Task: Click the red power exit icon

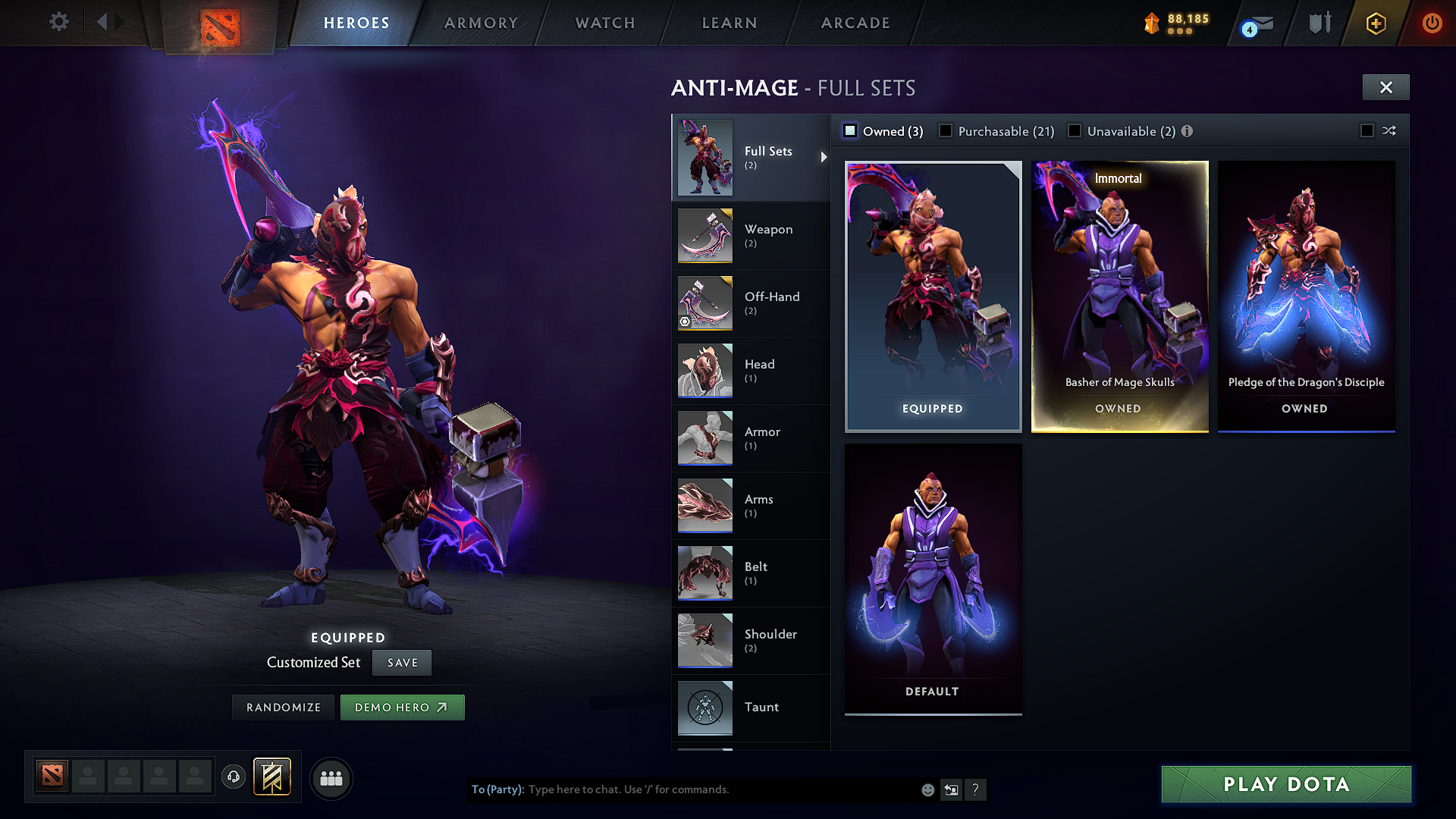Action: [1432, 23]
